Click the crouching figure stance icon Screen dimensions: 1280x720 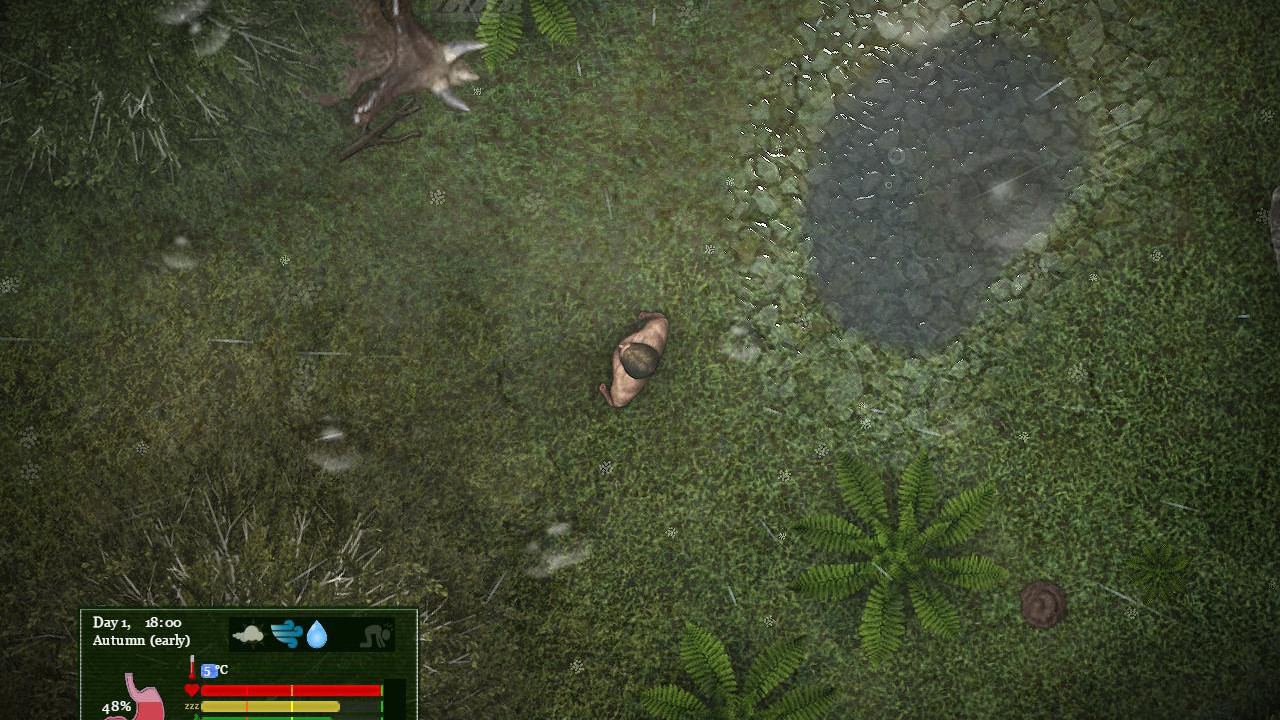click(x=374, y=634)
